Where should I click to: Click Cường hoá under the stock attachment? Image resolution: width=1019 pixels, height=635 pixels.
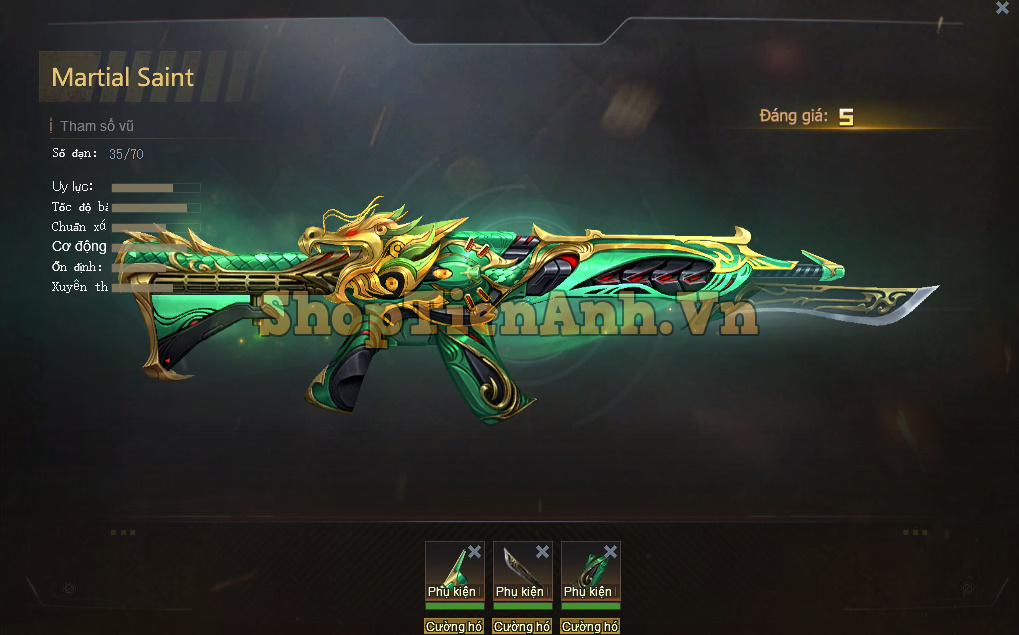(x=454, y=627)
